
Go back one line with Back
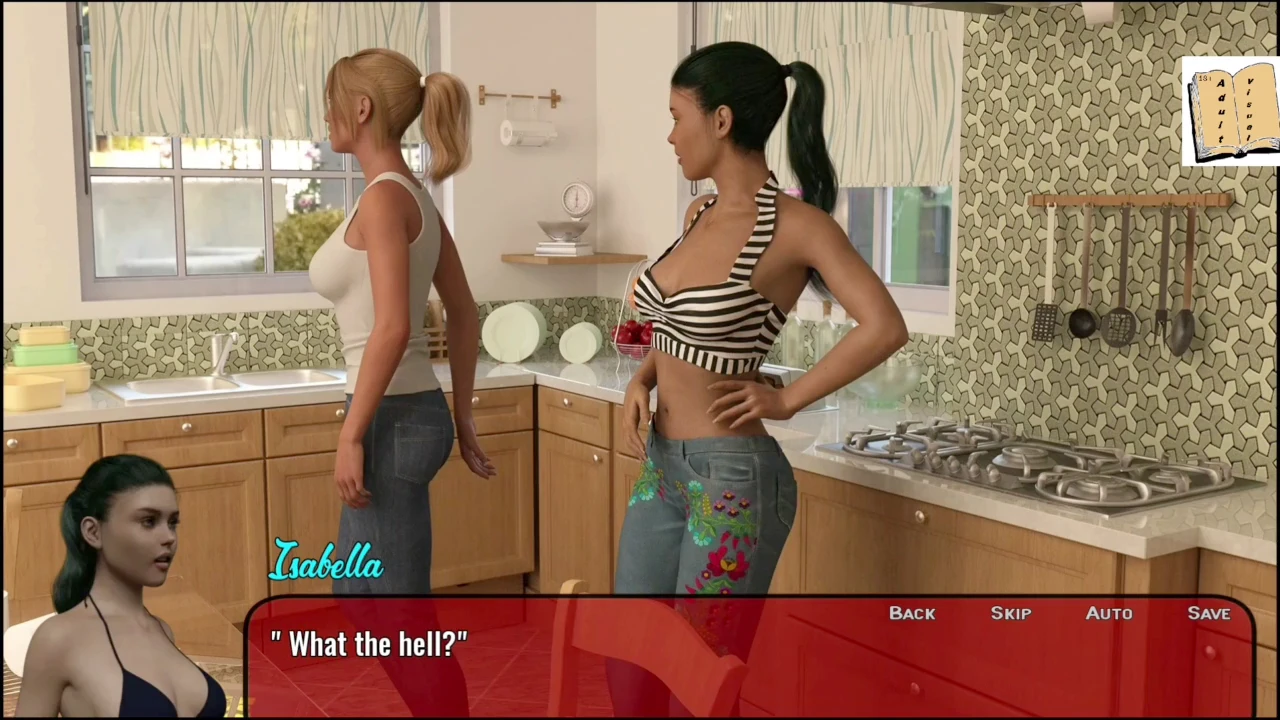(912, 613)
